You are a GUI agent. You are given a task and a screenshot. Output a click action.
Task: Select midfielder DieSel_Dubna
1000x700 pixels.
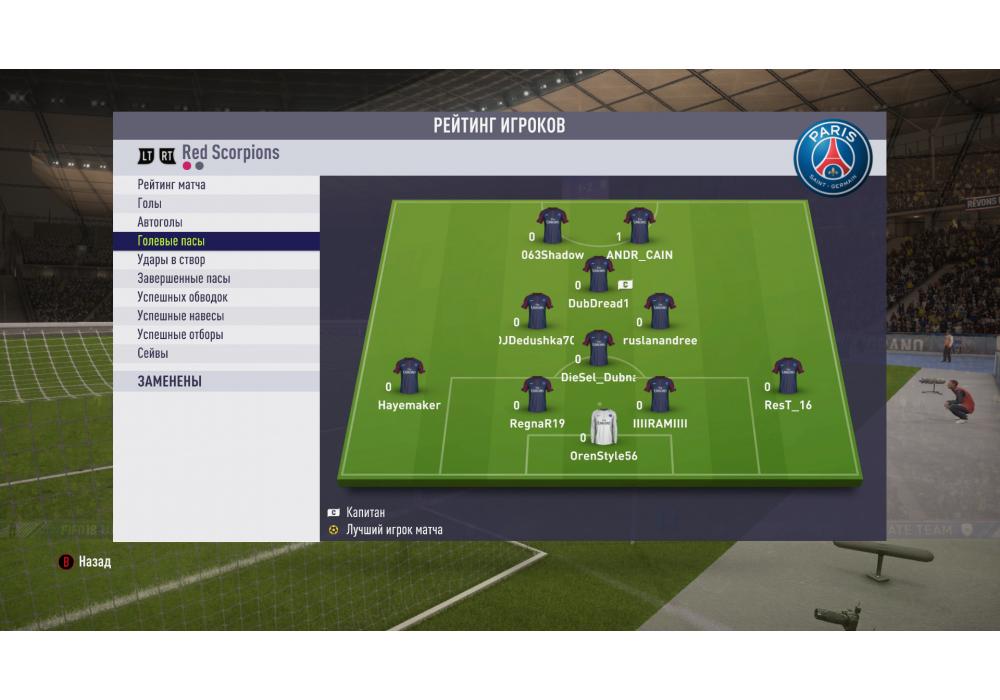tap(598, 348)
